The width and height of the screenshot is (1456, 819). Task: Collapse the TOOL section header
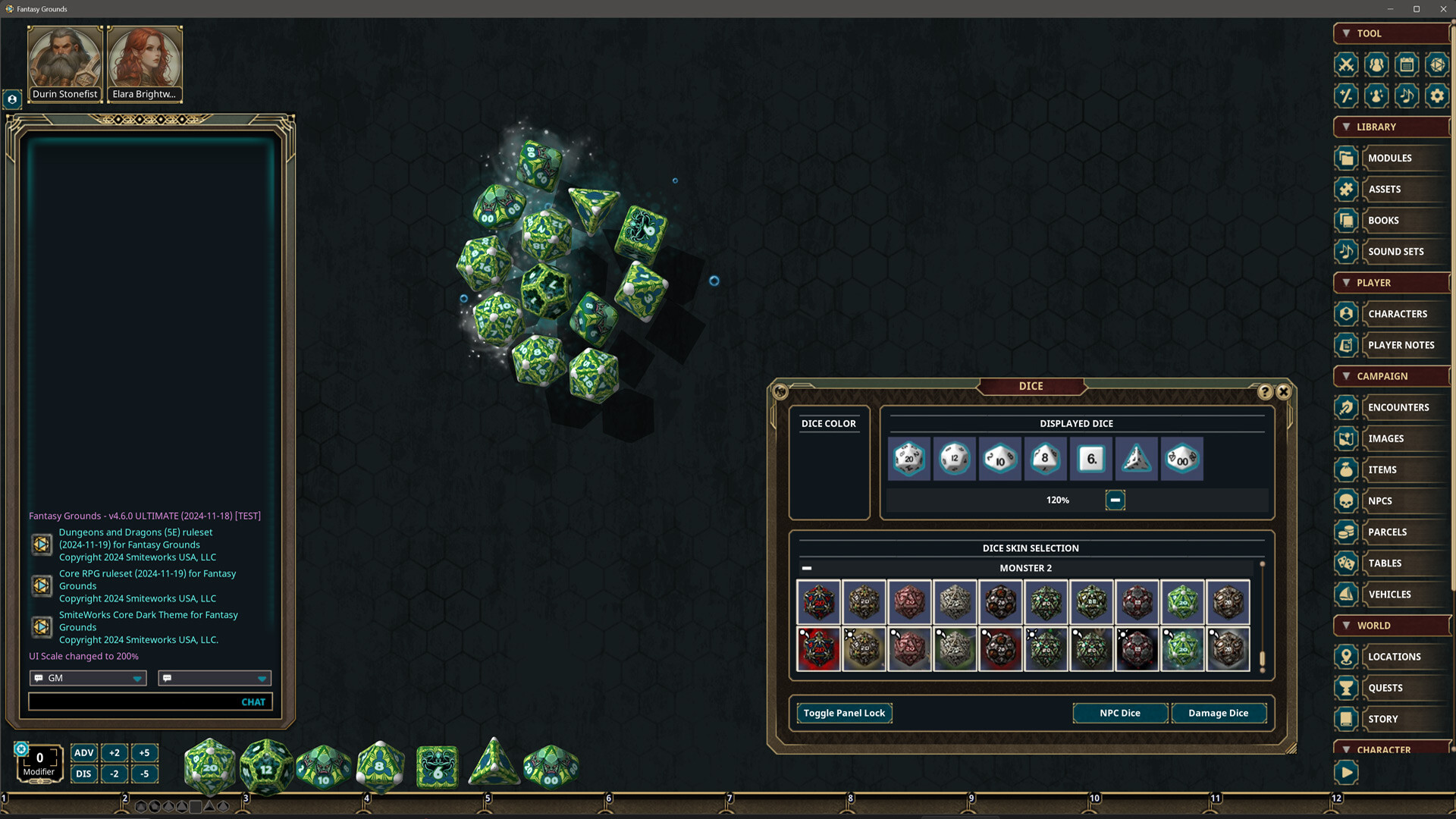tap(1348, 33)
